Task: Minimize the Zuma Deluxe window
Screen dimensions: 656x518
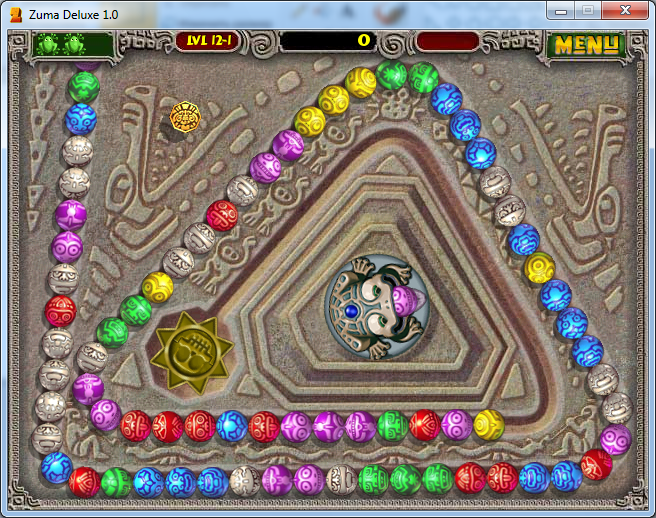Action: click(563, 10)
